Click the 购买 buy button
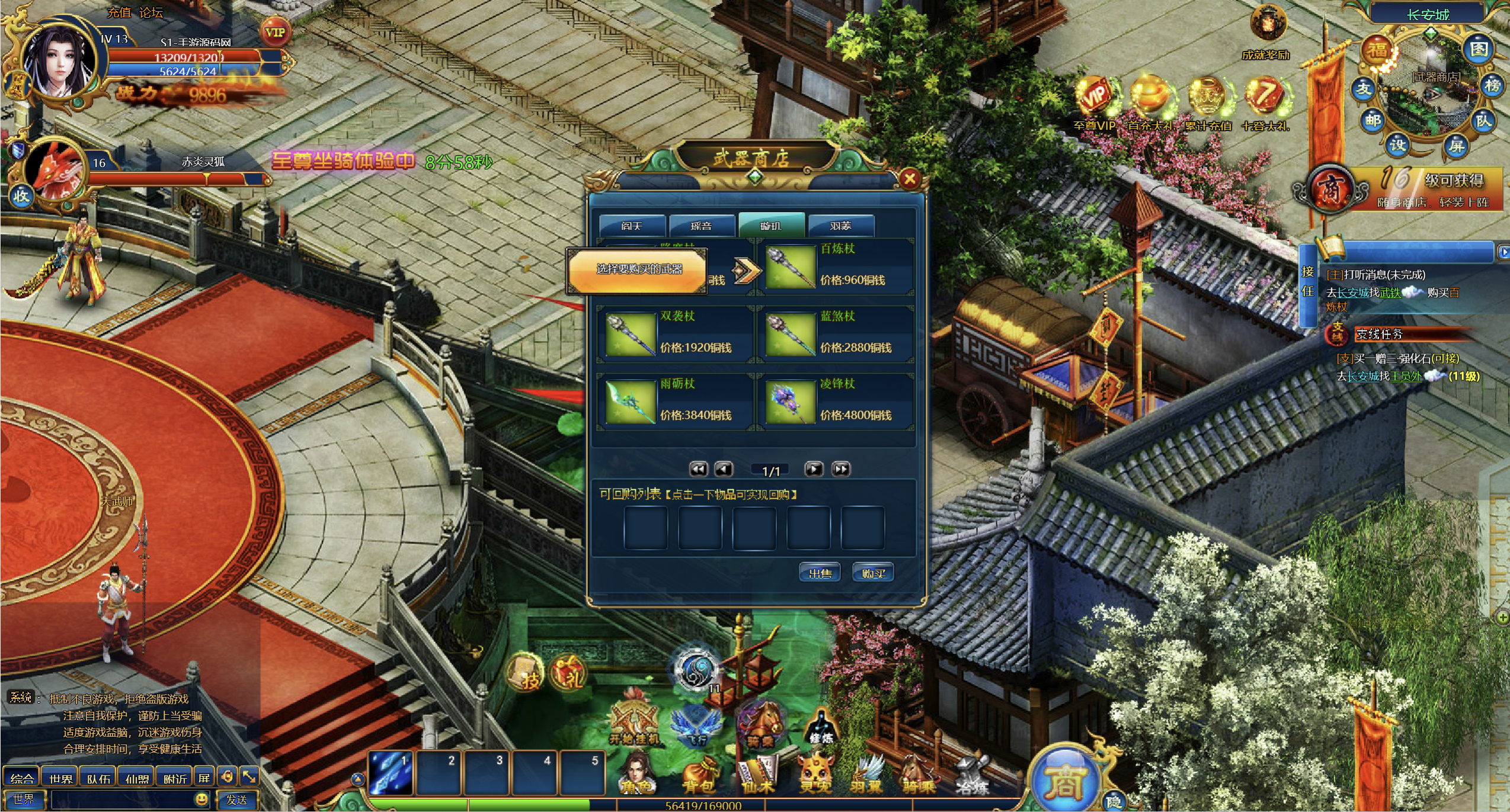1510x812 pixels. (x=873, y=573)
